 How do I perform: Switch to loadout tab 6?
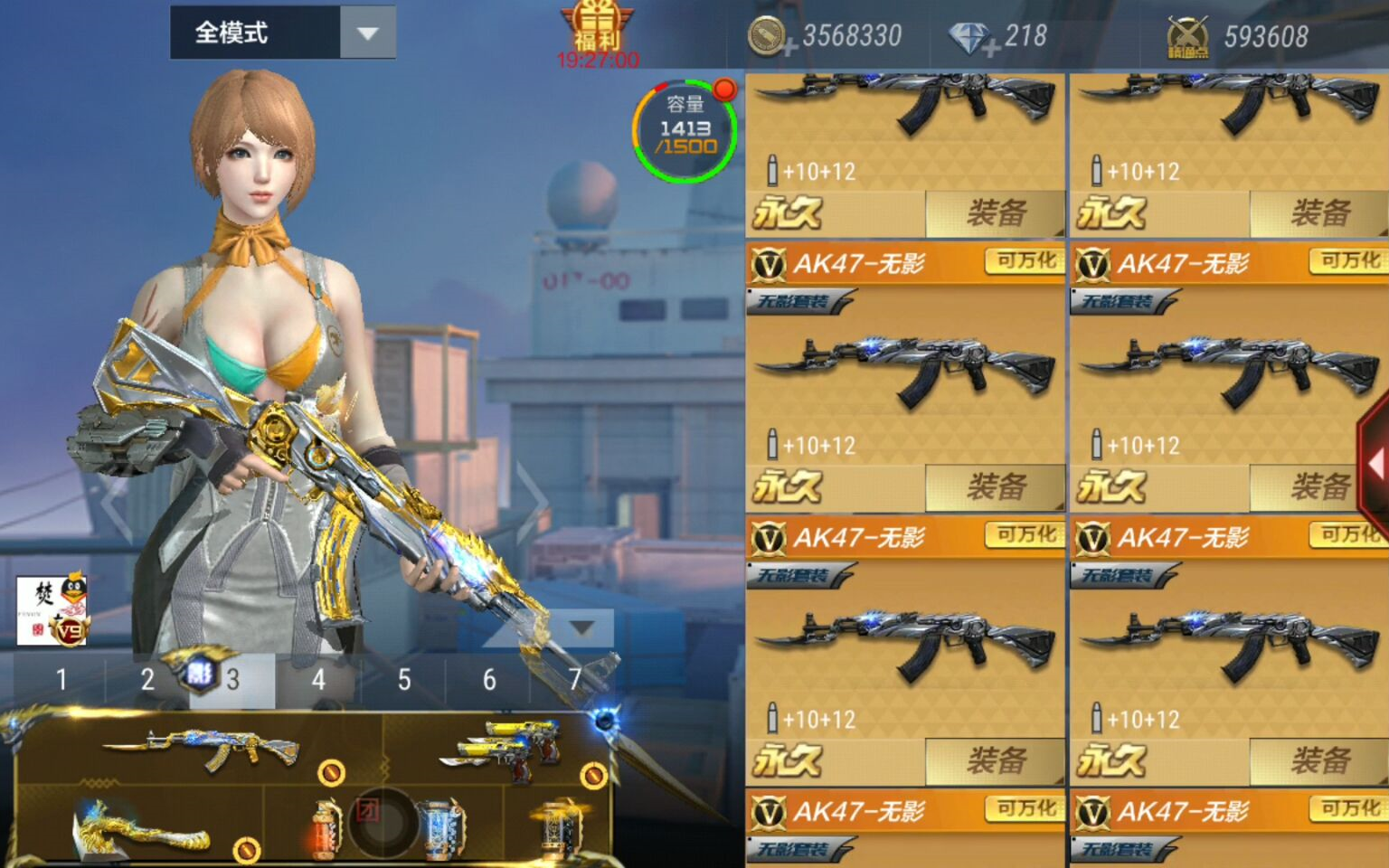coord(488,680)
